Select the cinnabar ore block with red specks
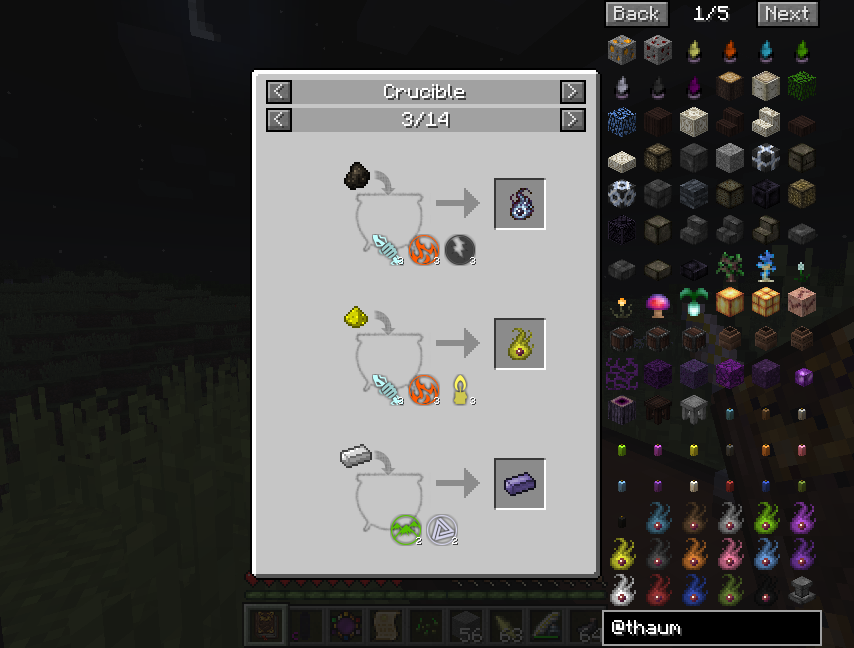 [657, 48]
